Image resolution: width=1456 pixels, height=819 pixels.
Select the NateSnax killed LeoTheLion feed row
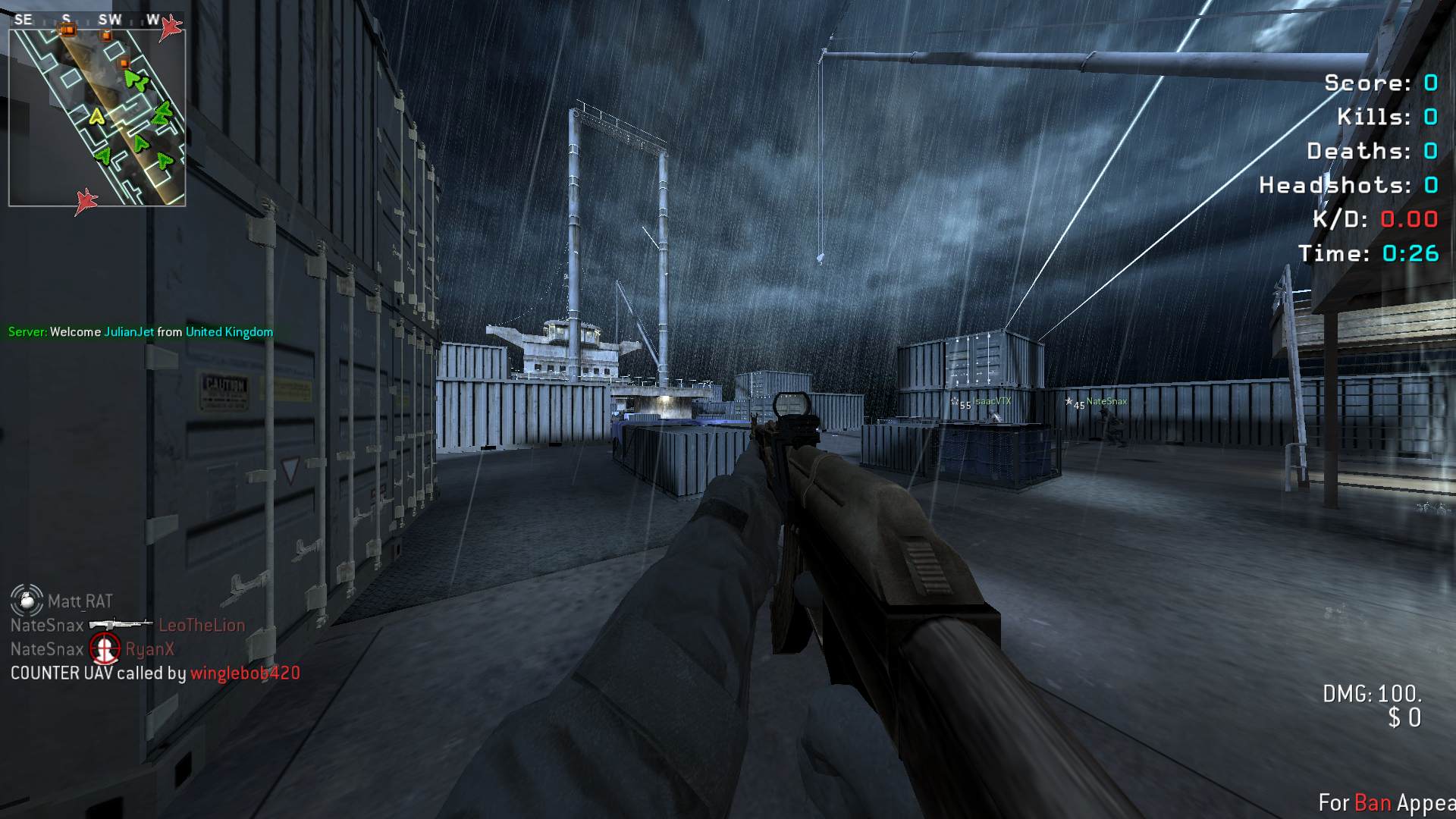127,626
